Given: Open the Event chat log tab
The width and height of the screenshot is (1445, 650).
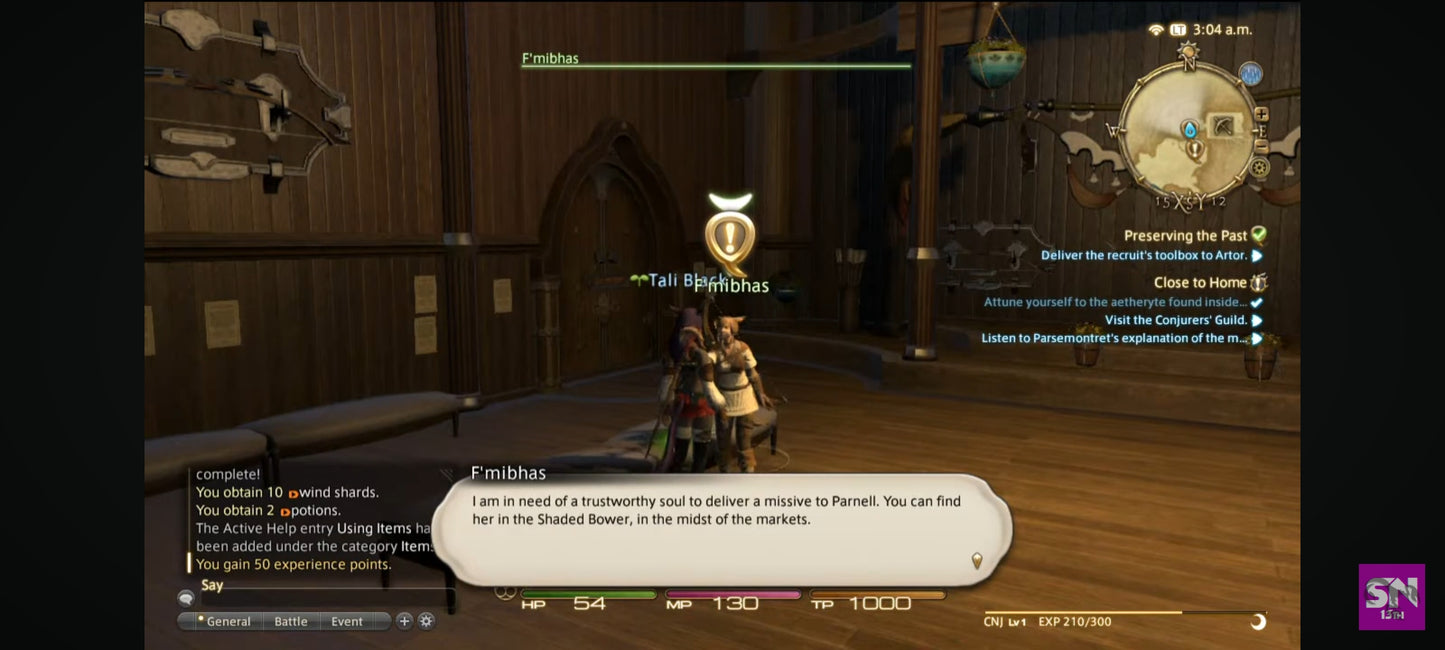Looking at the screenshot, I should click(347, 621).
